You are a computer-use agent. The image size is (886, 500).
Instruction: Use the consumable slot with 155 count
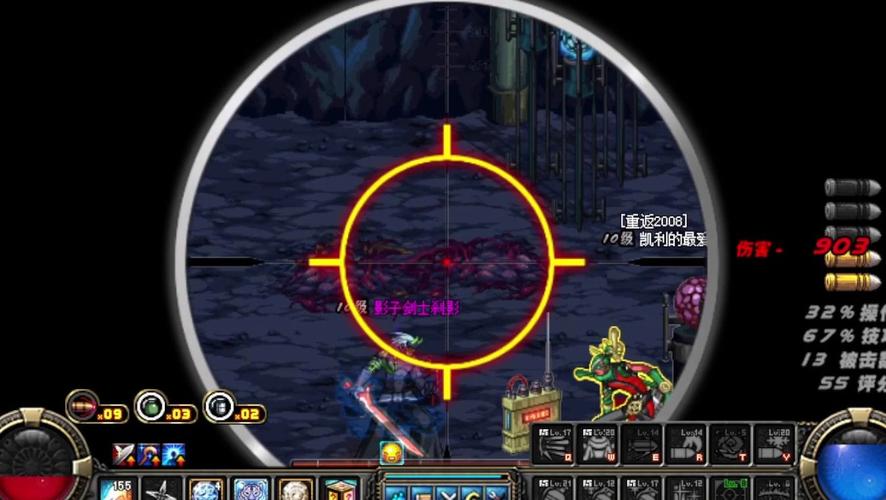pyautogui.click(x=118, y=491)
